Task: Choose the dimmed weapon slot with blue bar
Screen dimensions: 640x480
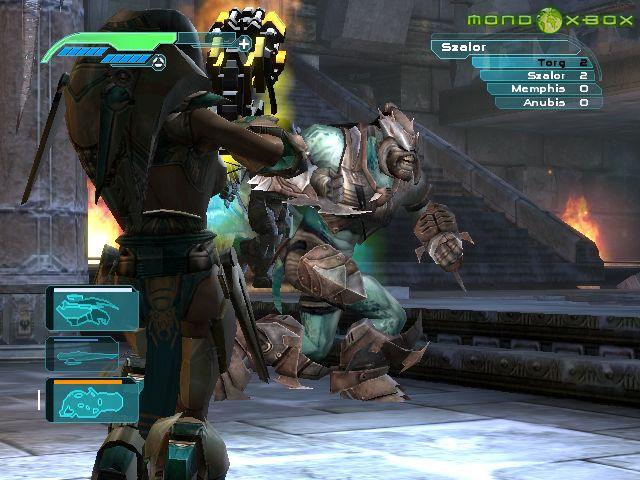Action: point(82,353)
